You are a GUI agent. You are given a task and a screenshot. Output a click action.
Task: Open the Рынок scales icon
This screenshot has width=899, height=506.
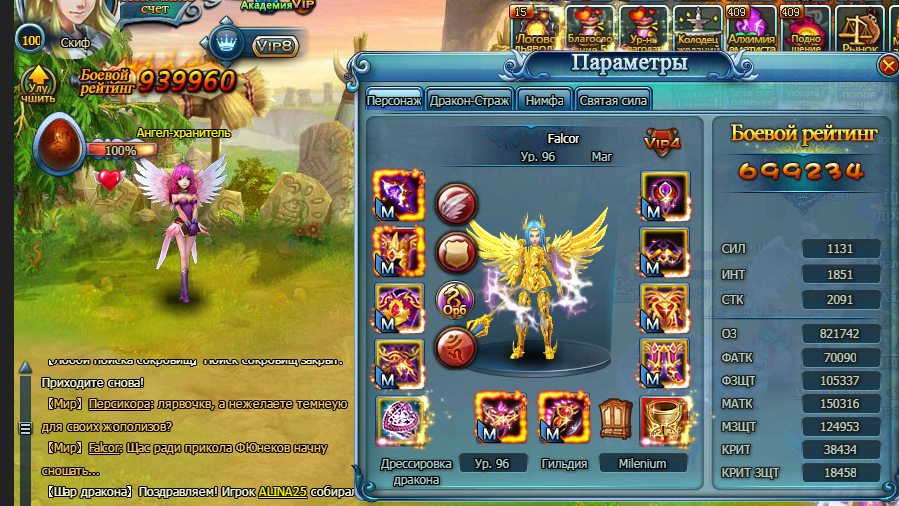[x=858, y=26]
